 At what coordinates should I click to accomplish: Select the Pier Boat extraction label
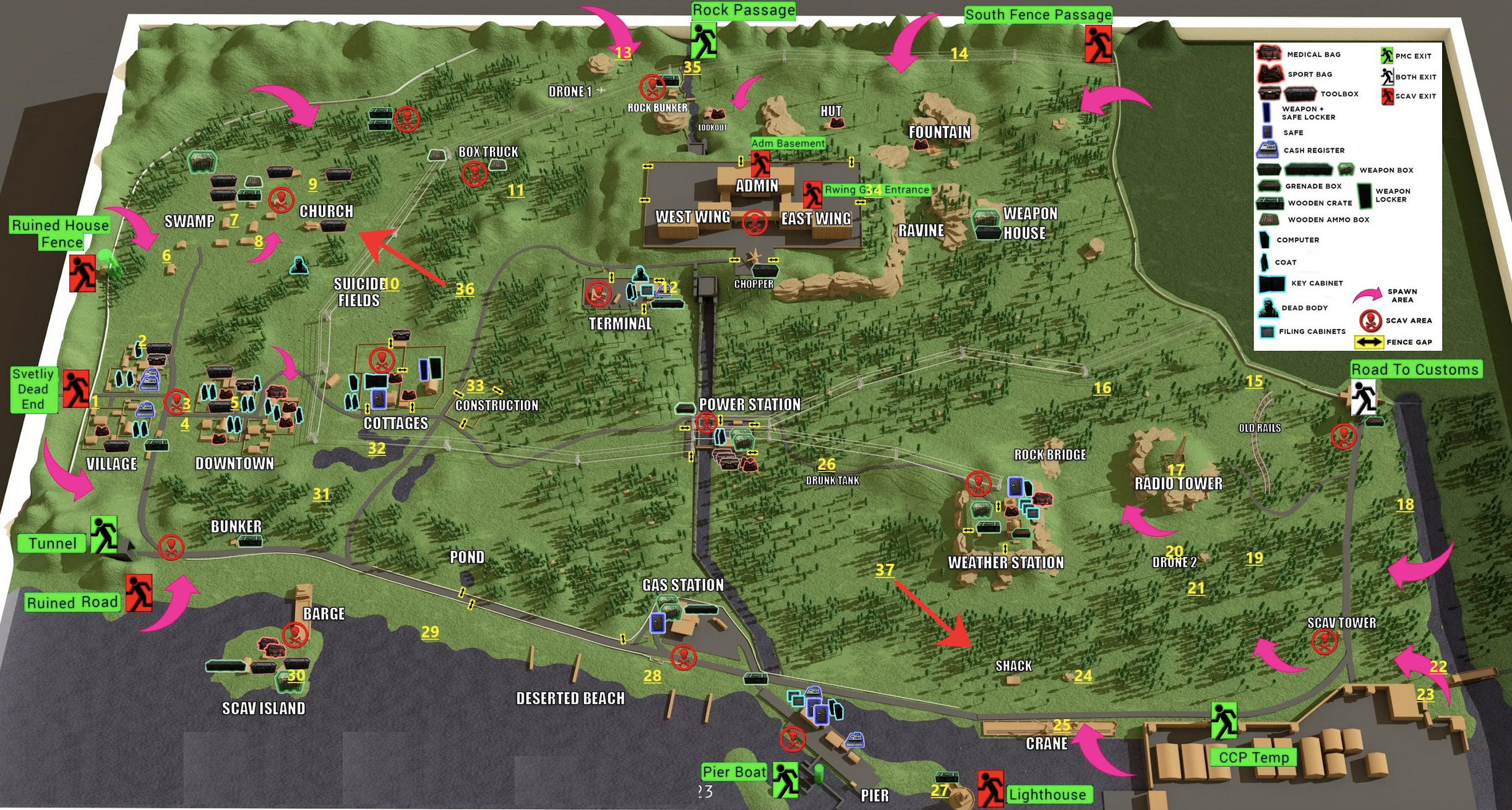(734, 772)
